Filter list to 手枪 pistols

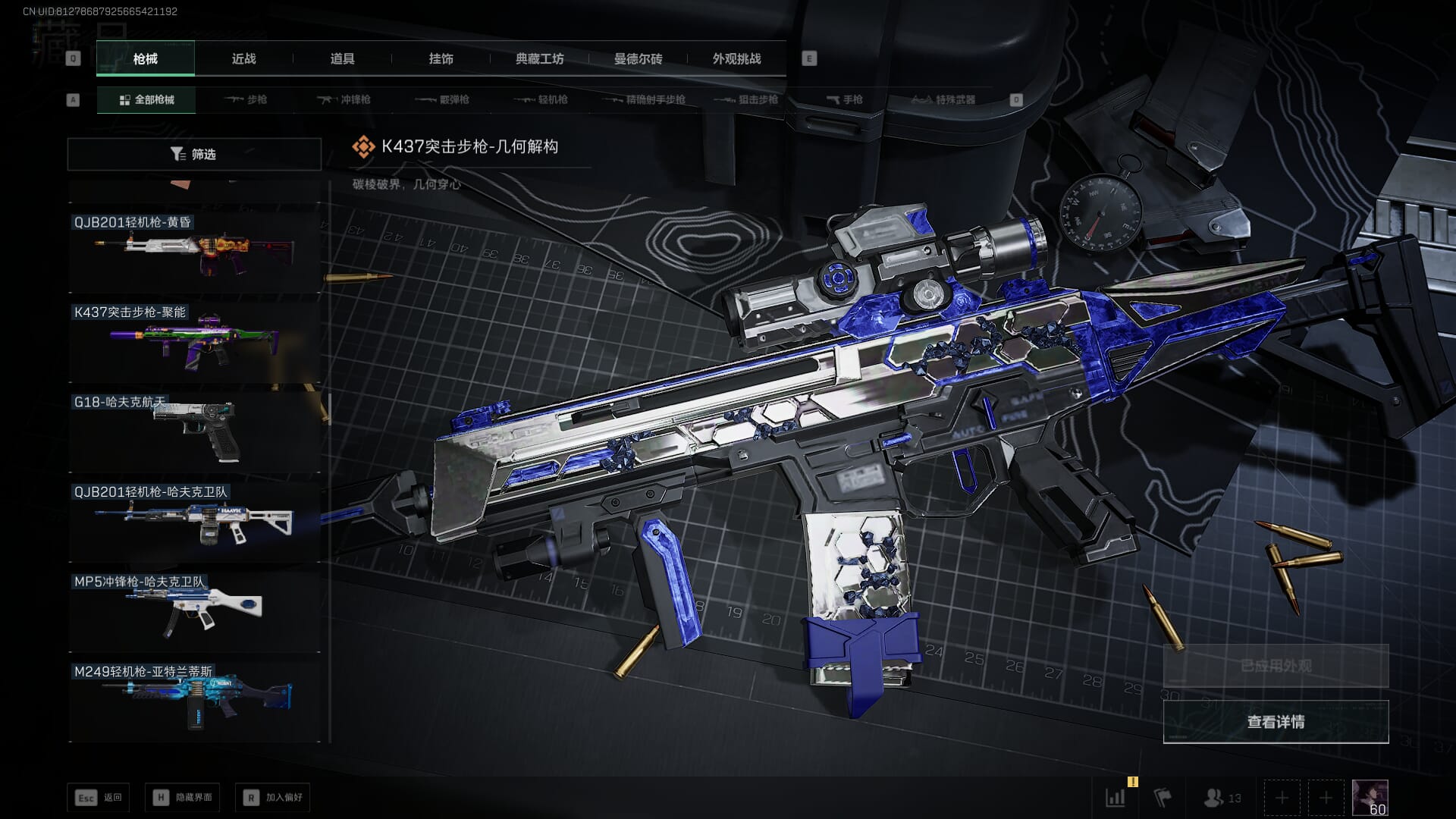pos(844,99)
